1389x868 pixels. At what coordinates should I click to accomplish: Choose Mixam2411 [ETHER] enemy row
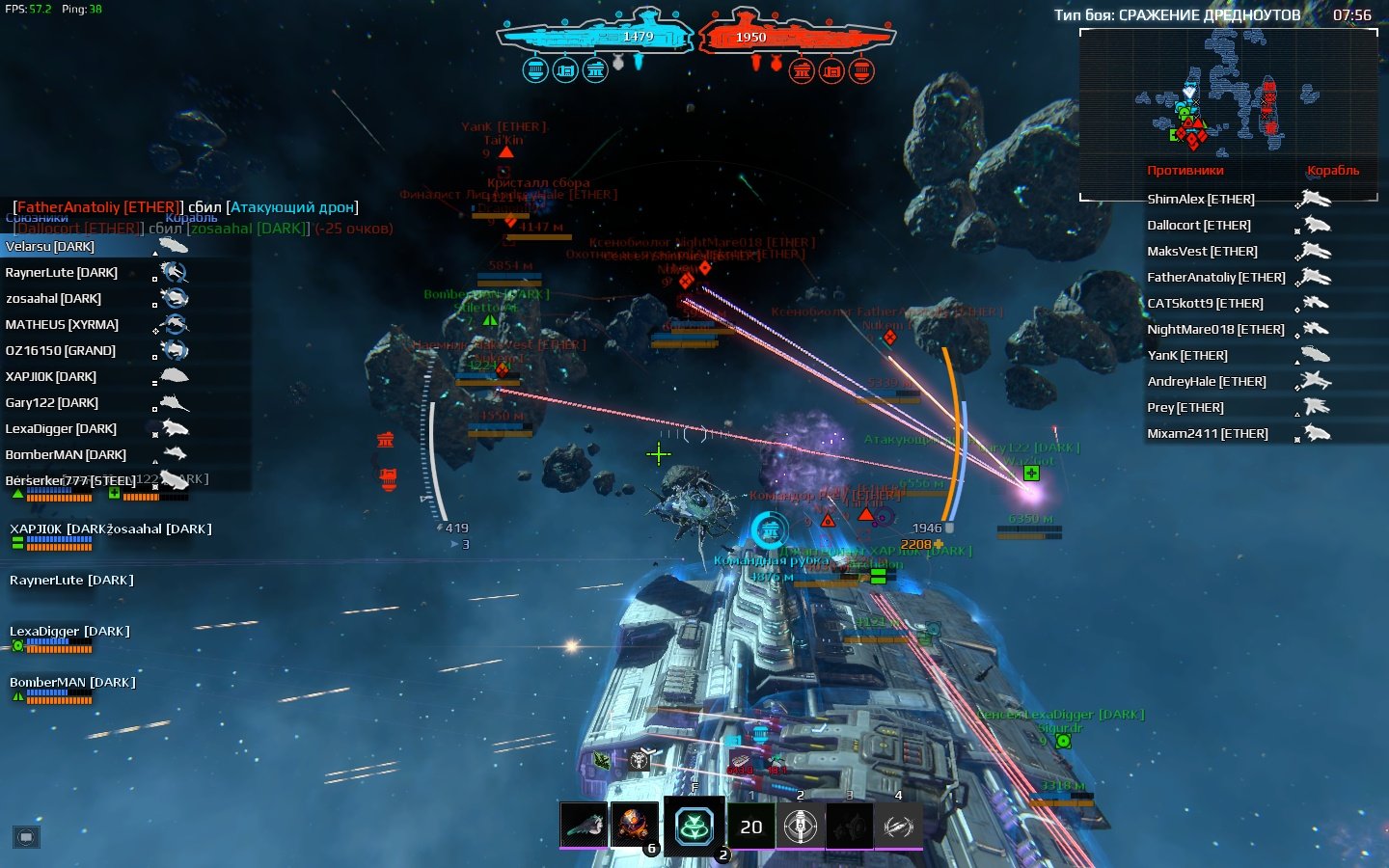point(1207,434)
